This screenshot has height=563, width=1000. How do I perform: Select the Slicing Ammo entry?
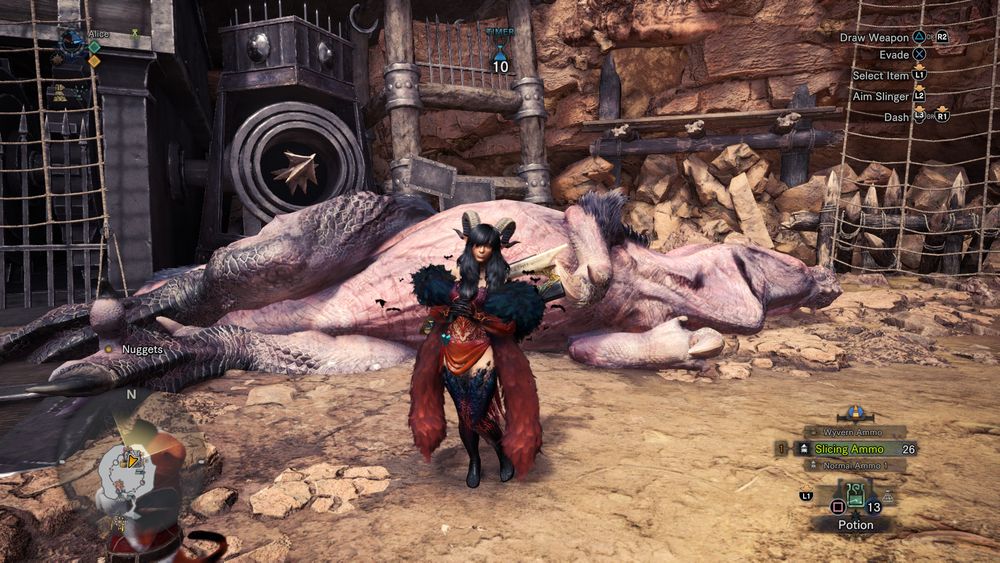[848, 449]
